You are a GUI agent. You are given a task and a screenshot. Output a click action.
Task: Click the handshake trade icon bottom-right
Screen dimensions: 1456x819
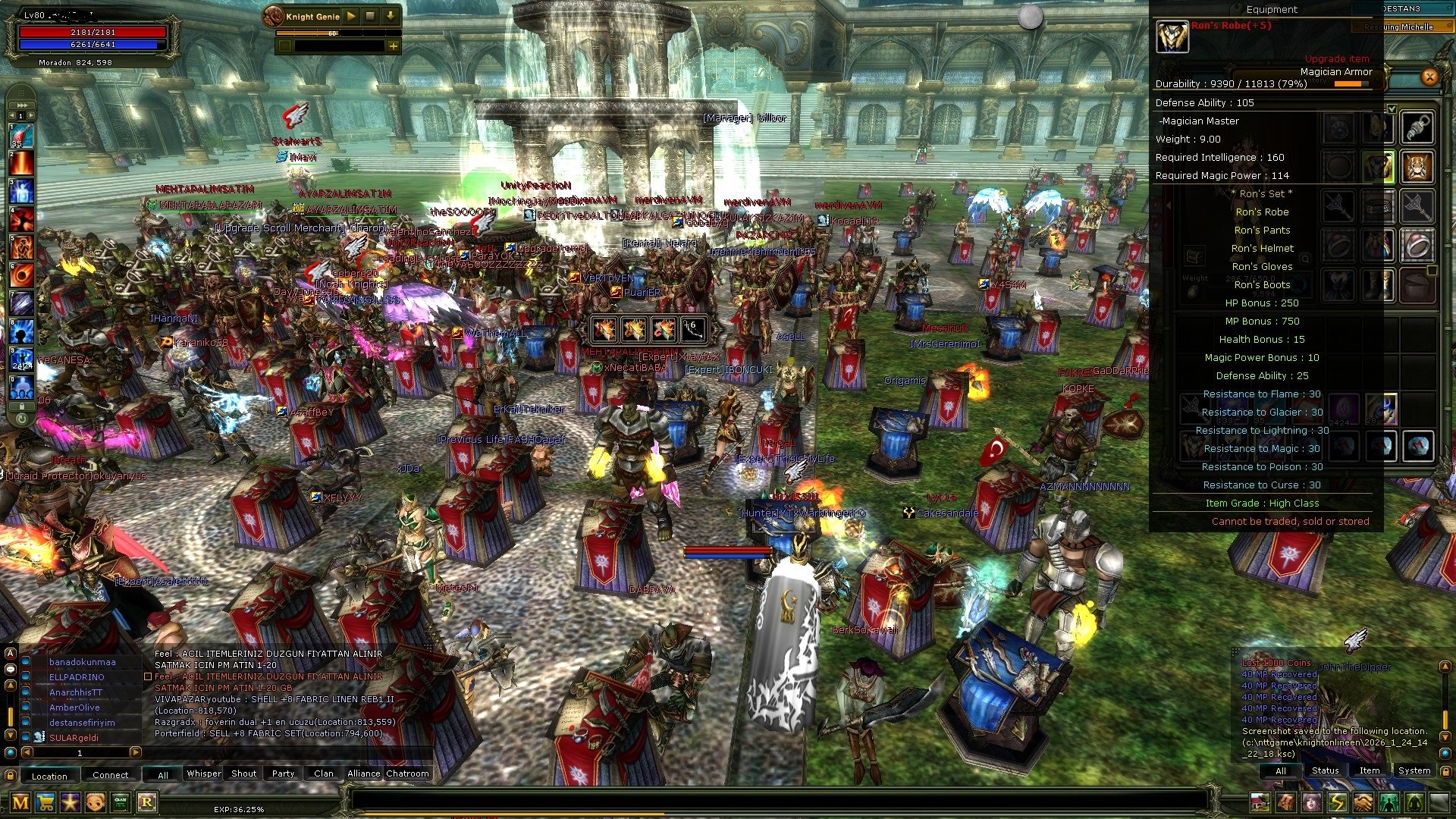(x=1362, y=802)
